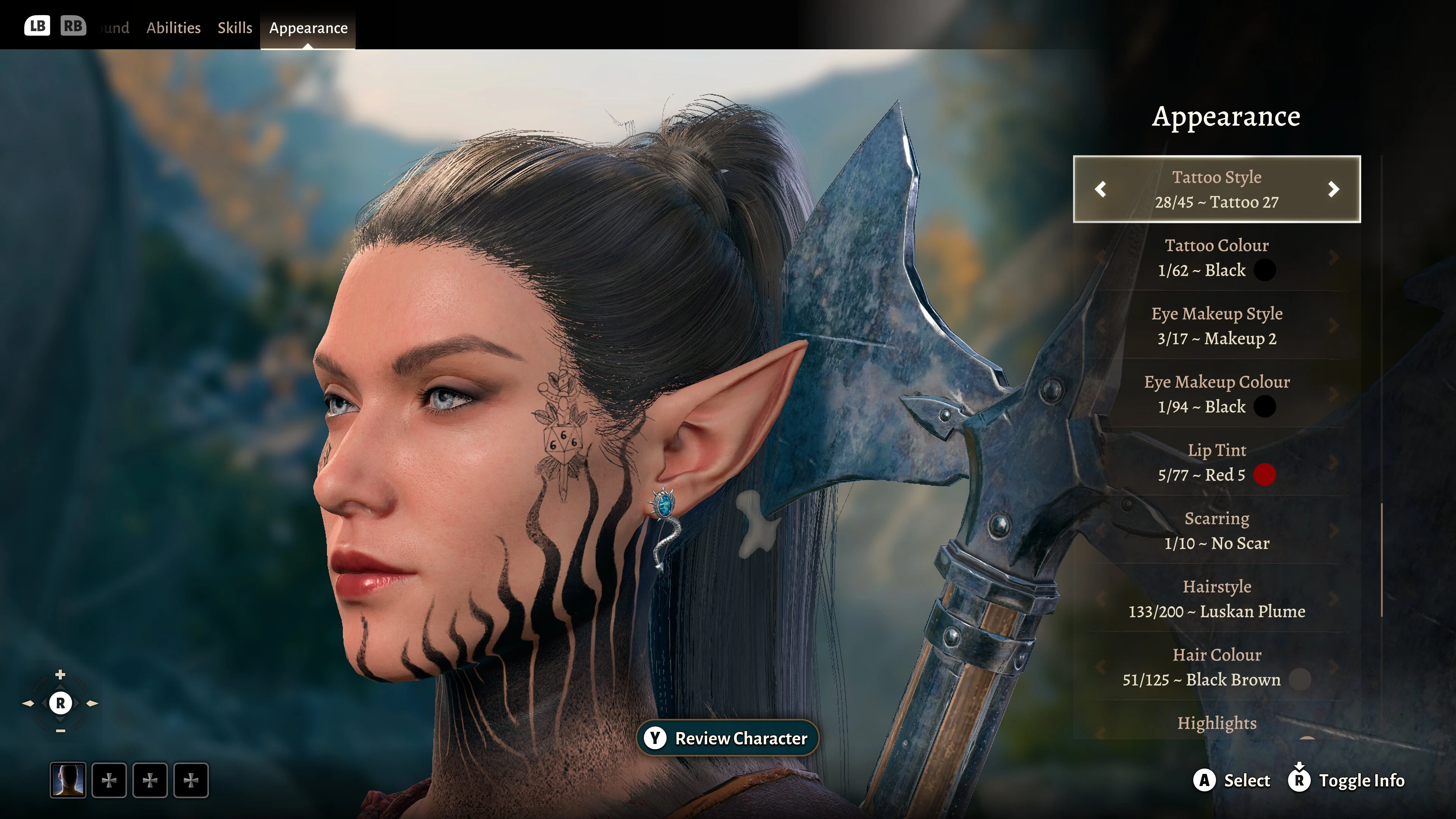Choose the Scarring option

[x=1216, y=531]
